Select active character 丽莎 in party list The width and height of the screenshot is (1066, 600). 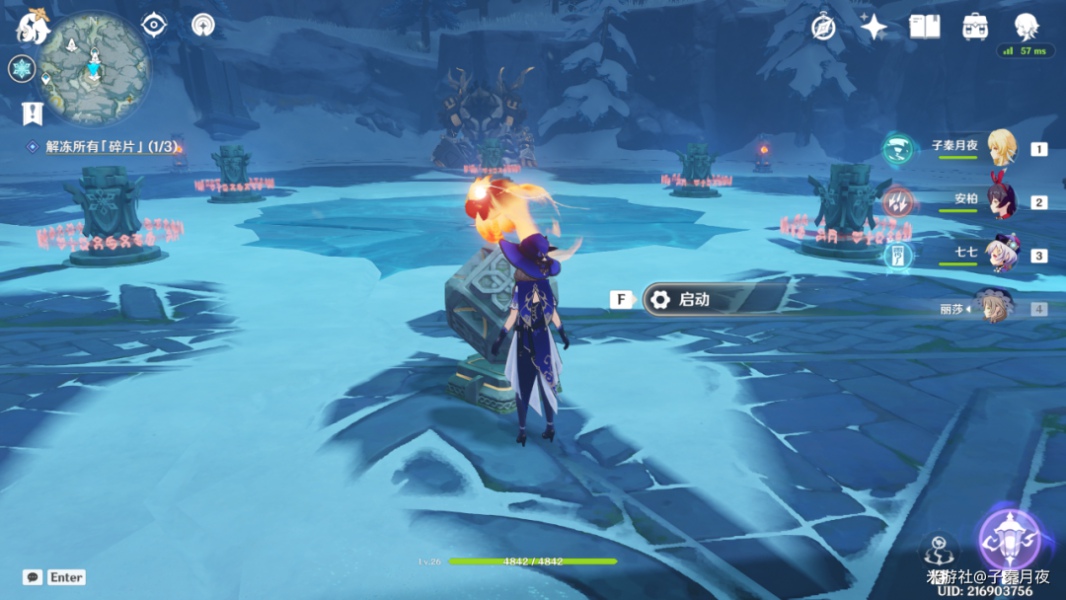(994, 308)
